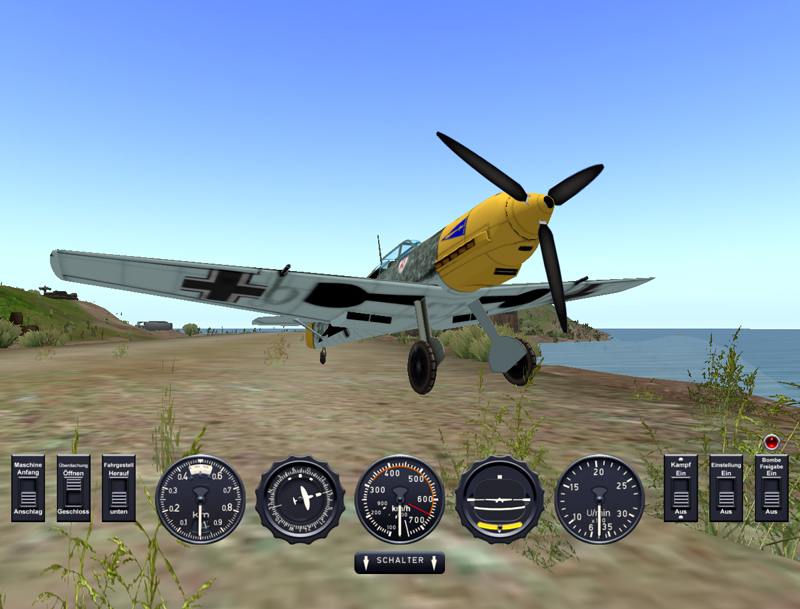Screen dimensions: 800x609
Task: Toggle the Einstellung Ein/Aus switch
Action: [726, 495]
